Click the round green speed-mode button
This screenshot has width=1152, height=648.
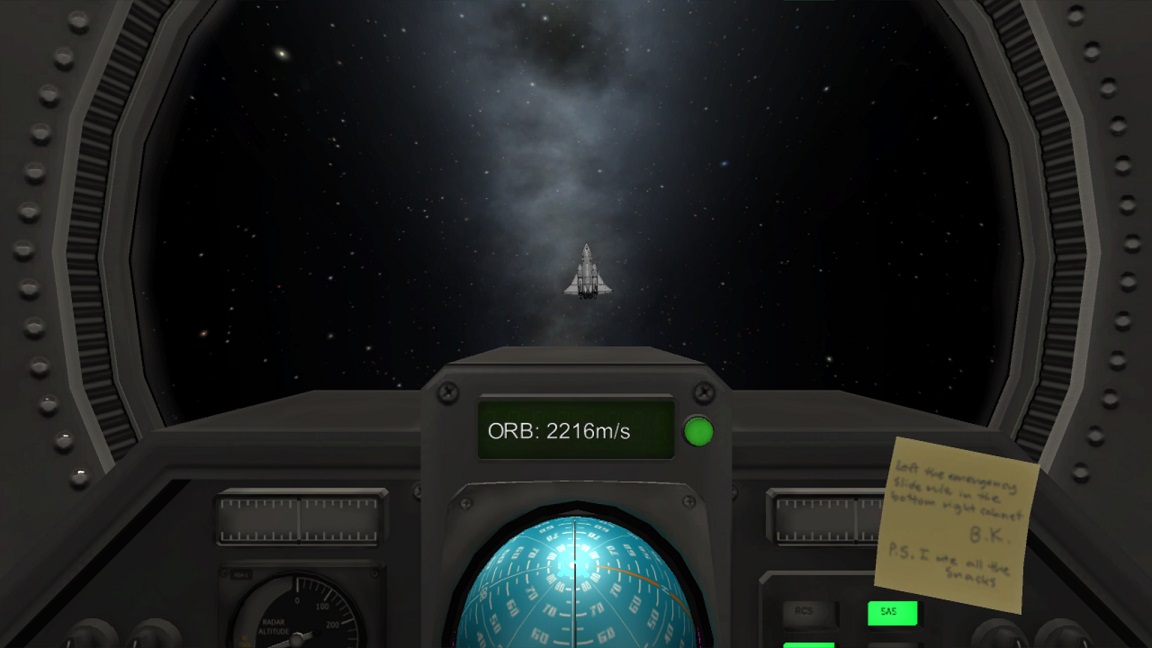(x=698, y=432)
